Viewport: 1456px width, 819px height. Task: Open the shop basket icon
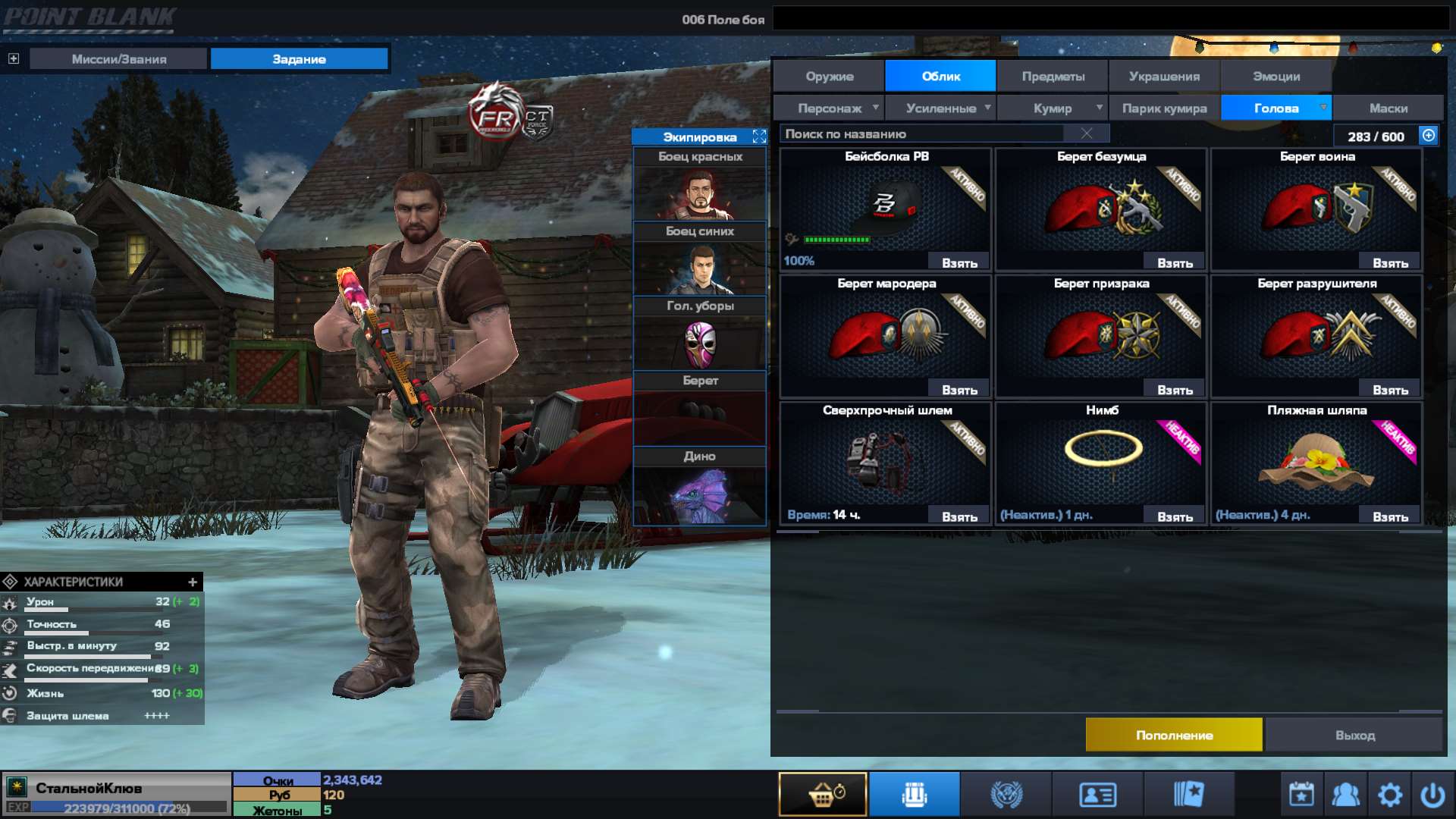pos(823,793)
